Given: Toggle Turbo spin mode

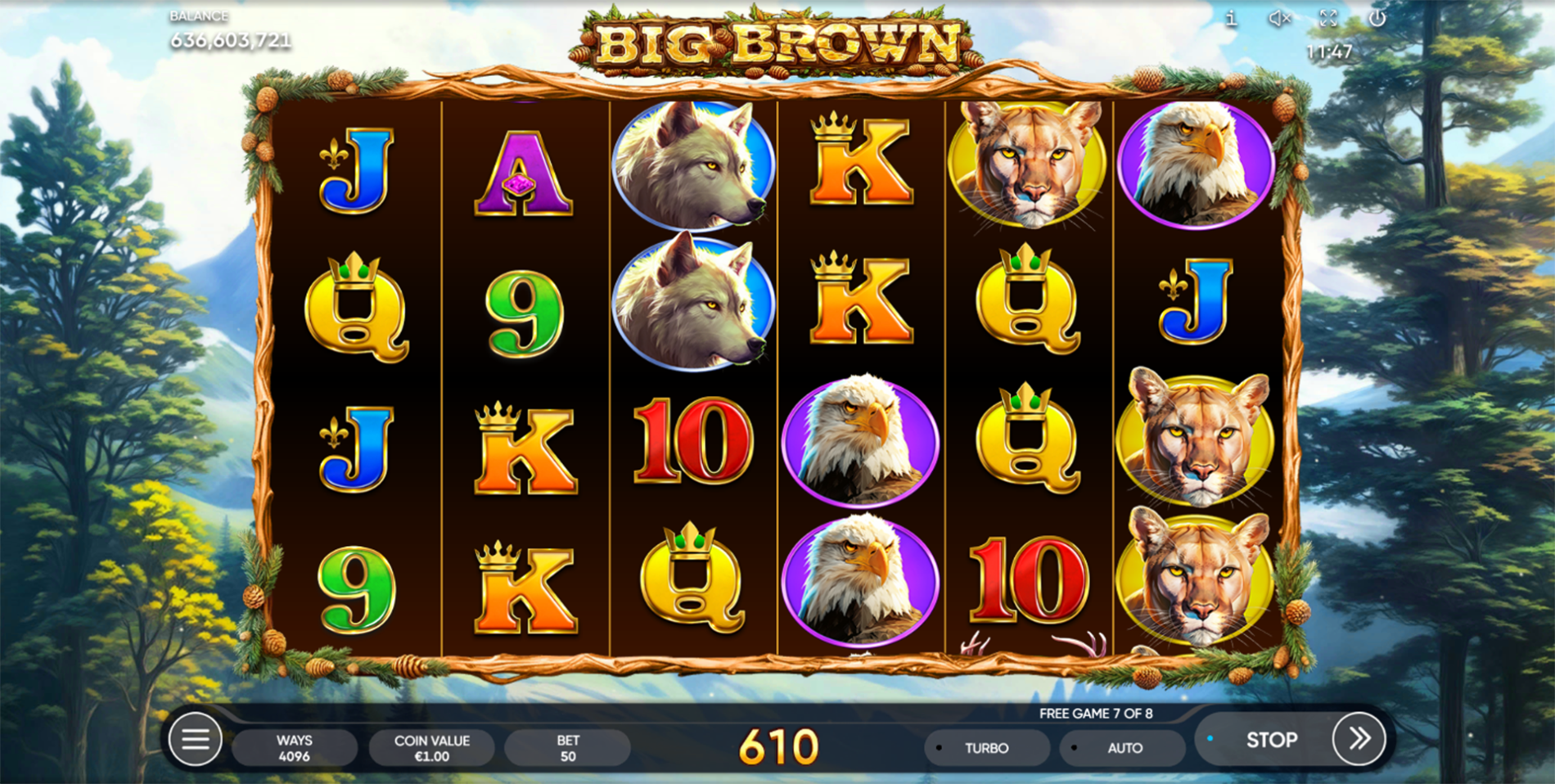Looking at the screenshot, I should (x=986, y=748).
